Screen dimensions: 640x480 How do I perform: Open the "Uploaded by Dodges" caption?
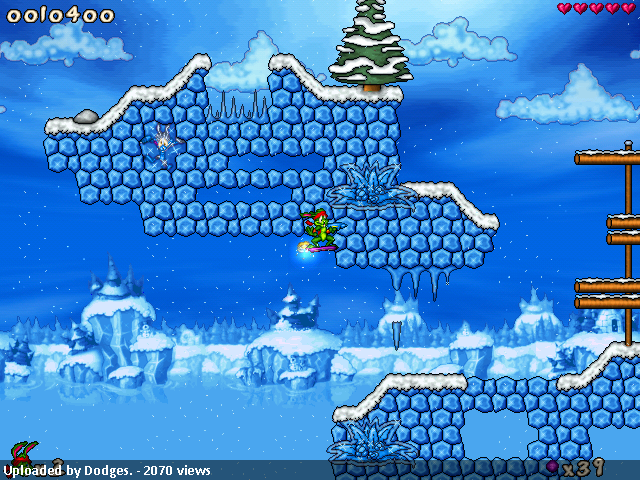pos(107,470)
